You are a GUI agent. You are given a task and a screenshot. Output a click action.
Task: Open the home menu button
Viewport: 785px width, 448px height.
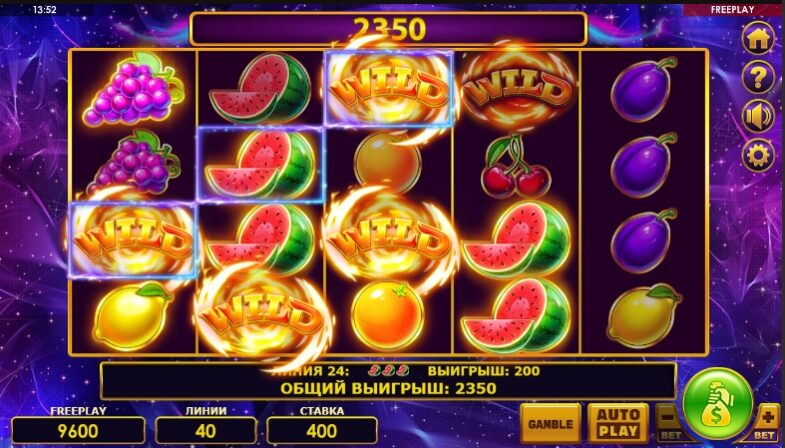(x=757, y=39)
